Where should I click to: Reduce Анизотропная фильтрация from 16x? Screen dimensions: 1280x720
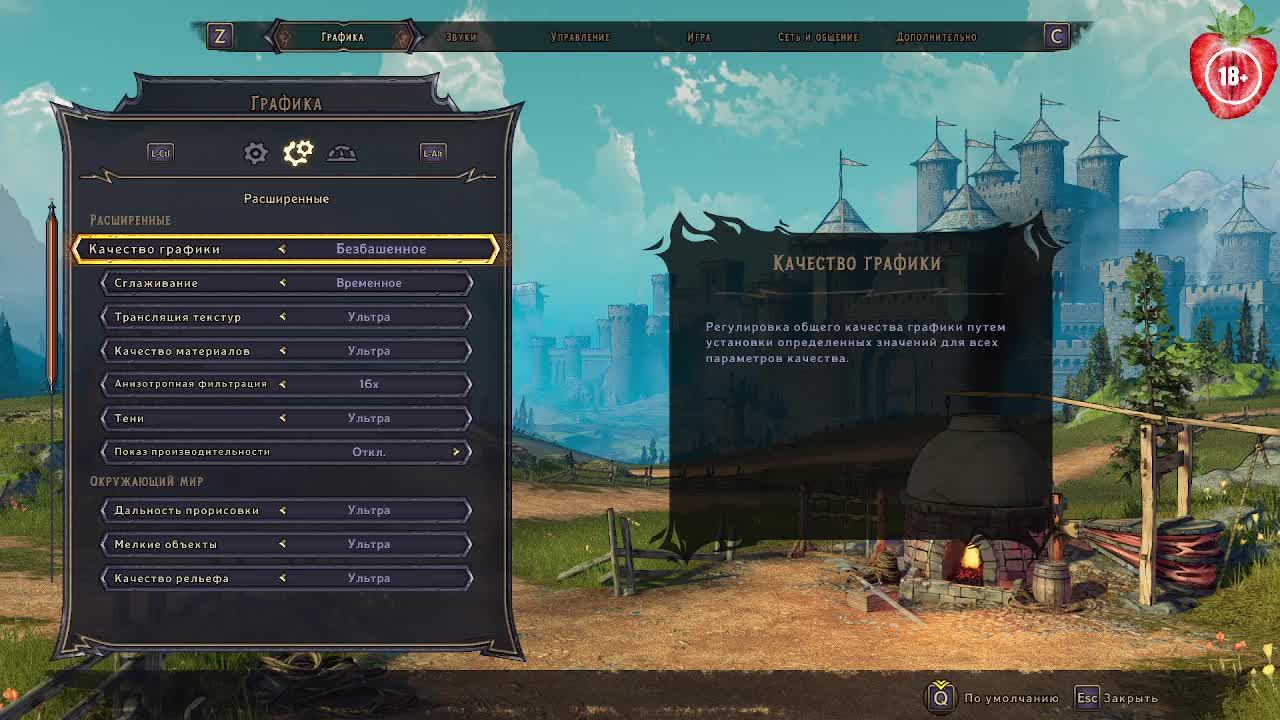tap(282, 384)
